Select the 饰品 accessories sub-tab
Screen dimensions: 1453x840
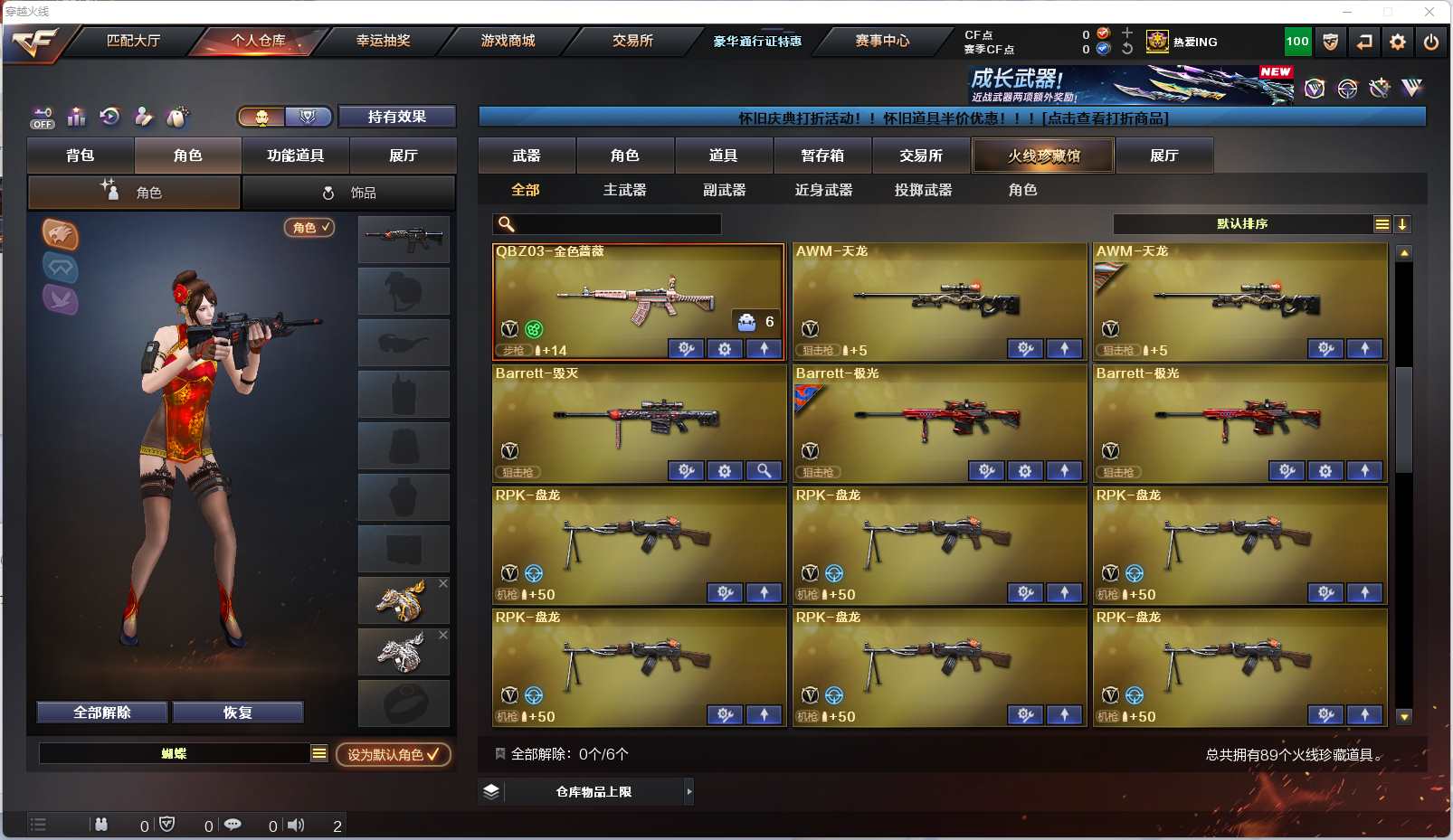(348, 193)
